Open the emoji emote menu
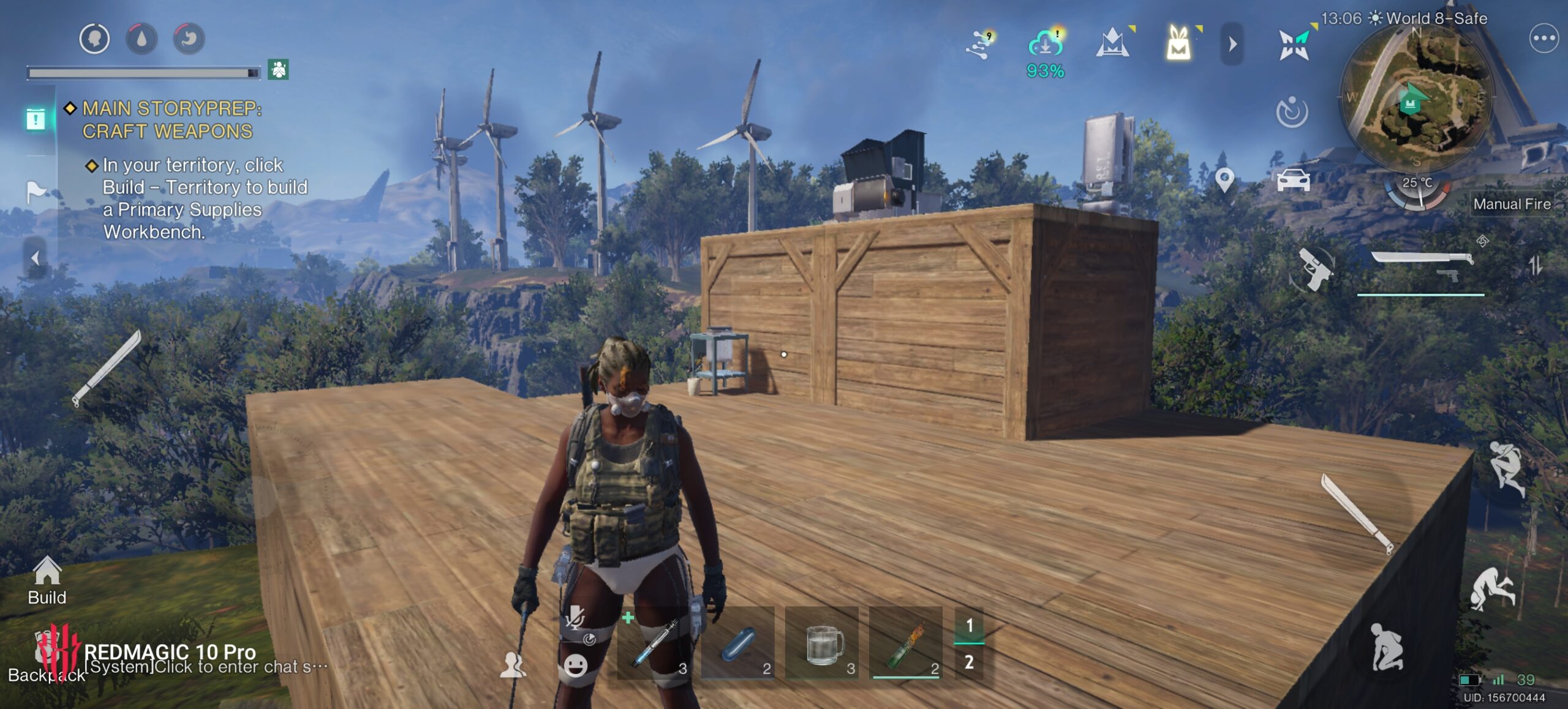 point(575,665)
